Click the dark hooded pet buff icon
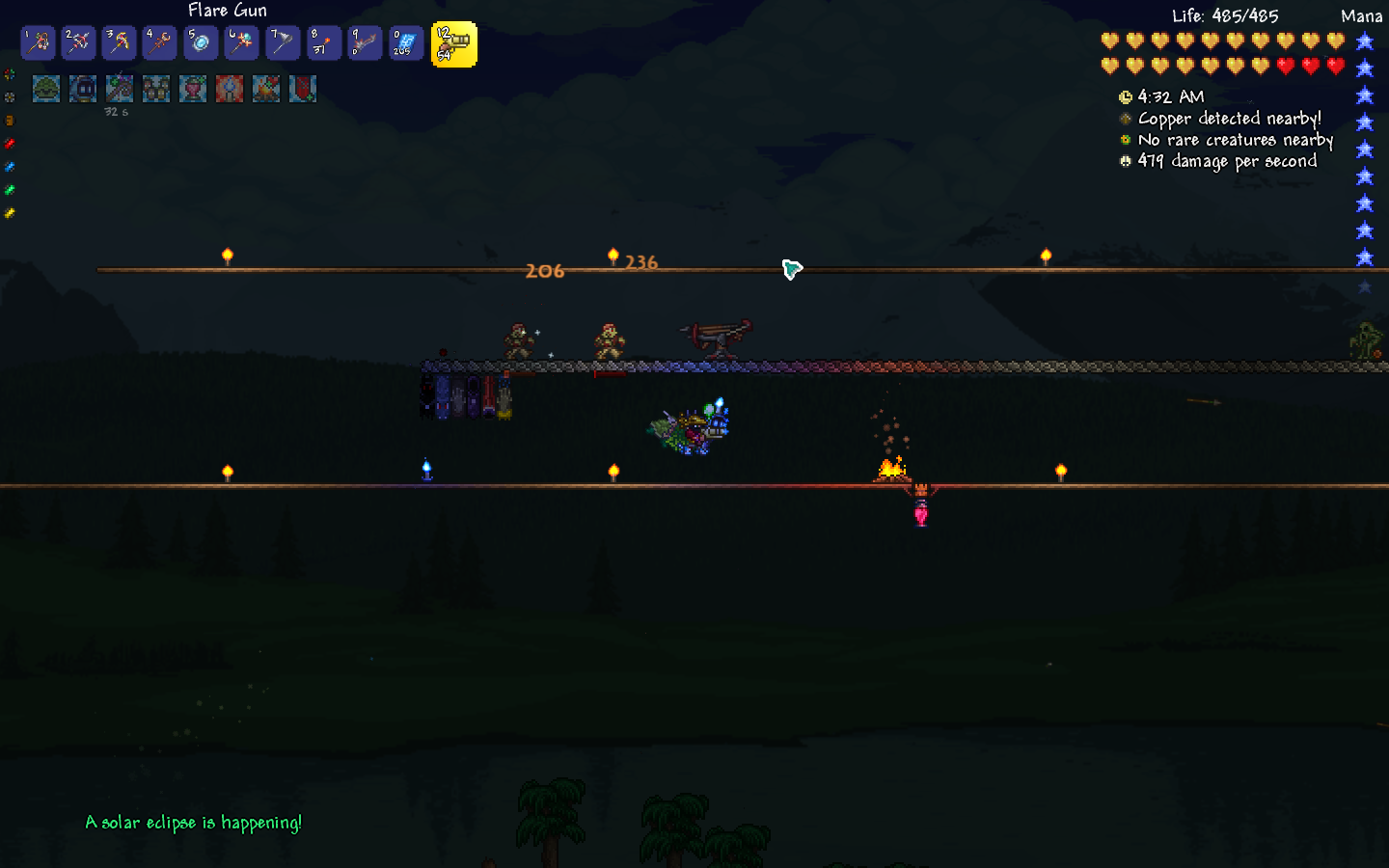The height and width of the screenshot is (868, 1389). 83,89
